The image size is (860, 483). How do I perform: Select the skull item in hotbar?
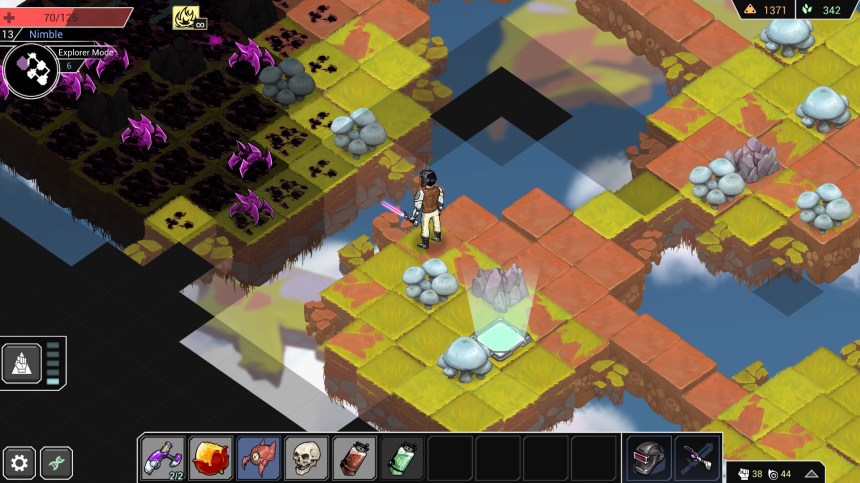pyautogui.click(x=307, y=458)
